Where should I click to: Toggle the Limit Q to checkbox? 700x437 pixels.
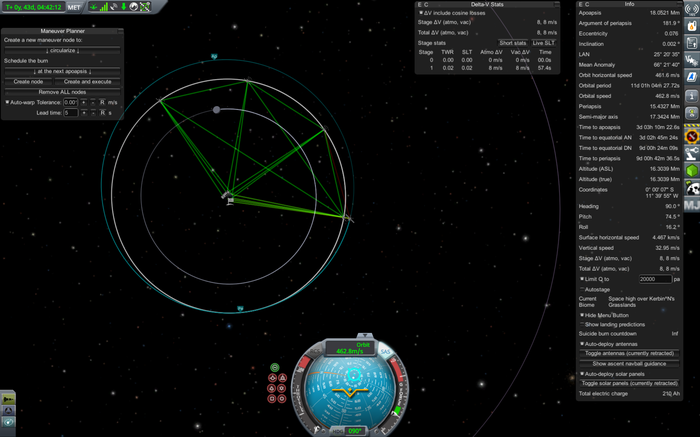(581, 278)
